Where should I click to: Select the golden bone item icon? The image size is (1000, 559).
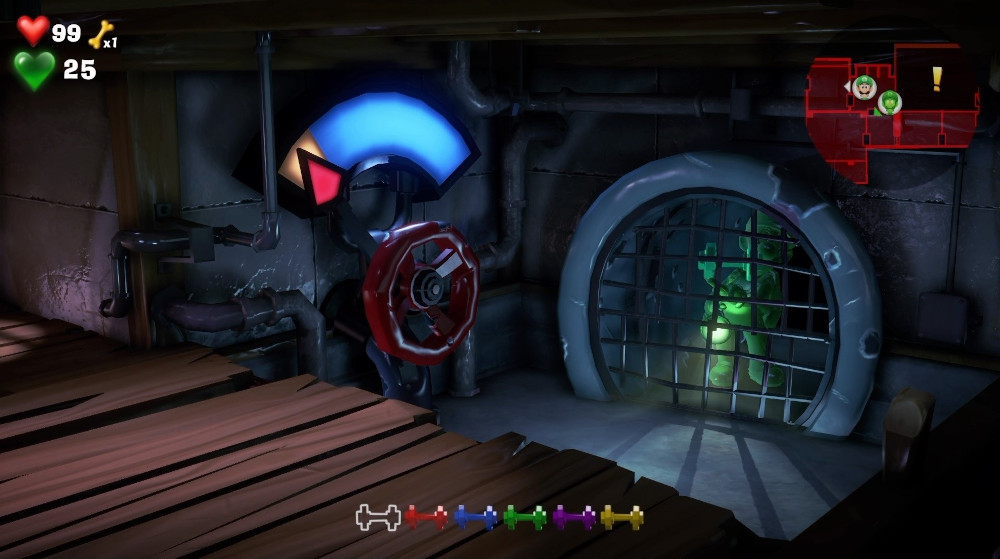(x=101, y=35)
